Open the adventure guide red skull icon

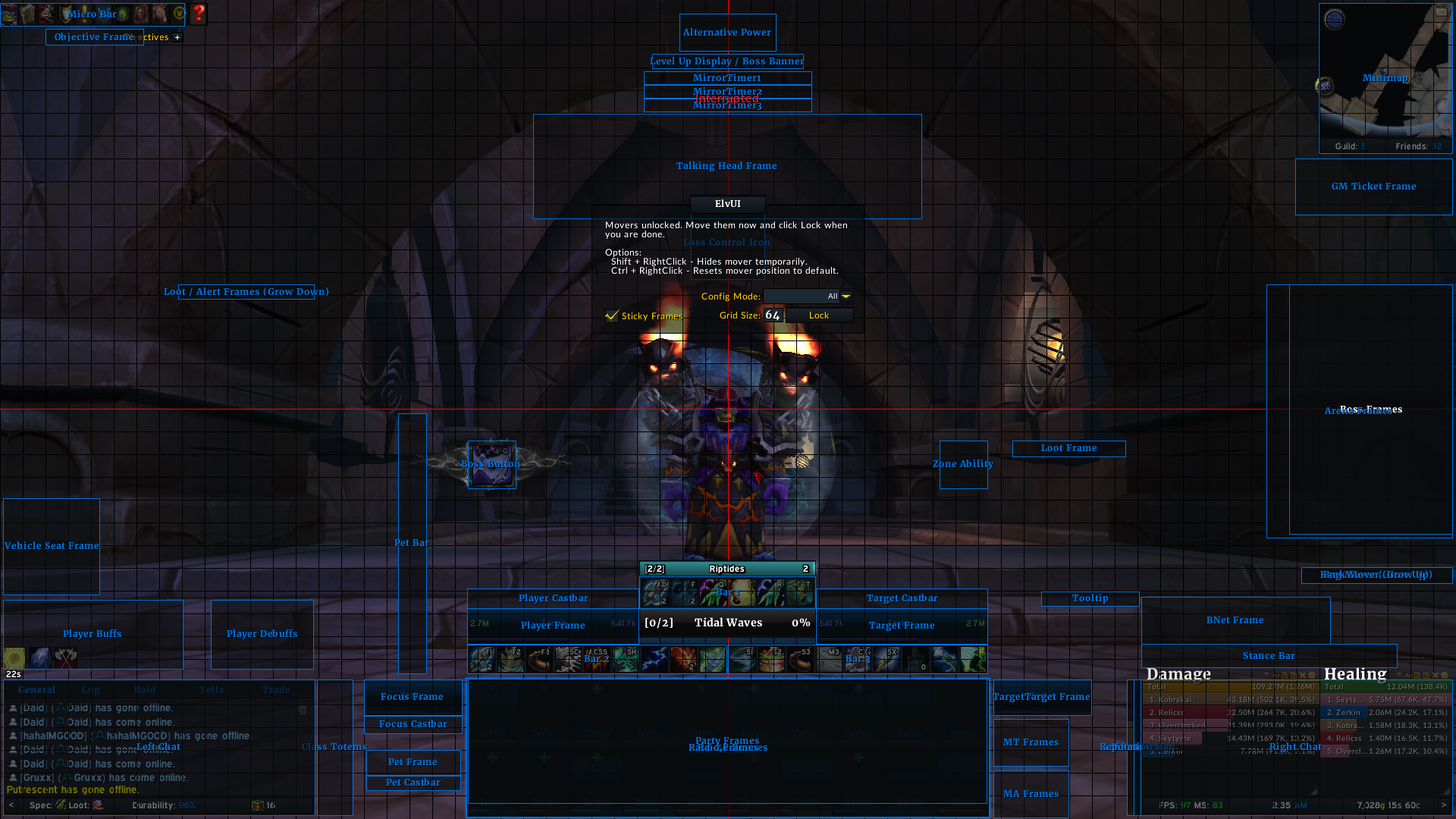[x=140, y=14]
